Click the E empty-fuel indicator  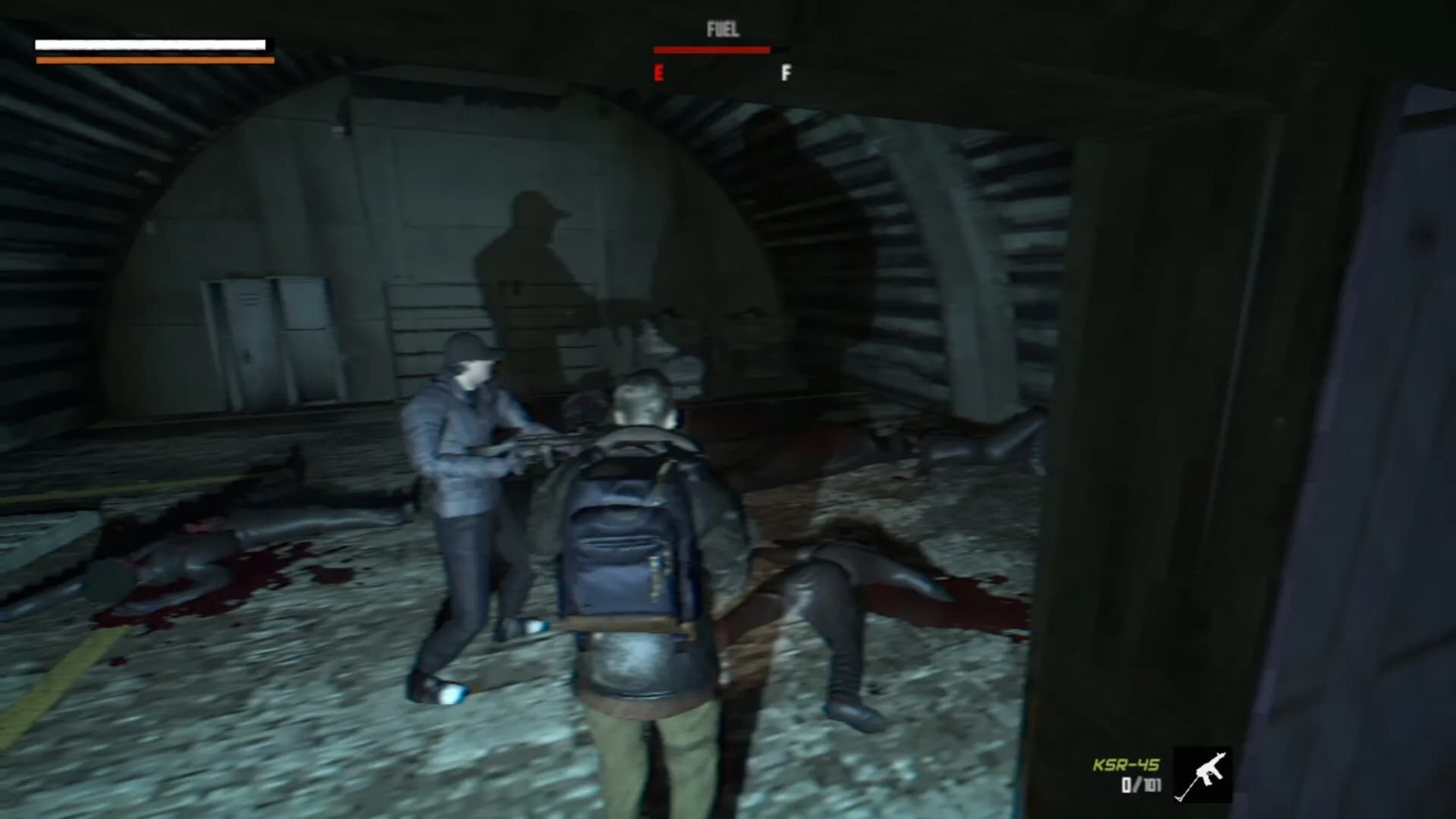tap(659, 74)
